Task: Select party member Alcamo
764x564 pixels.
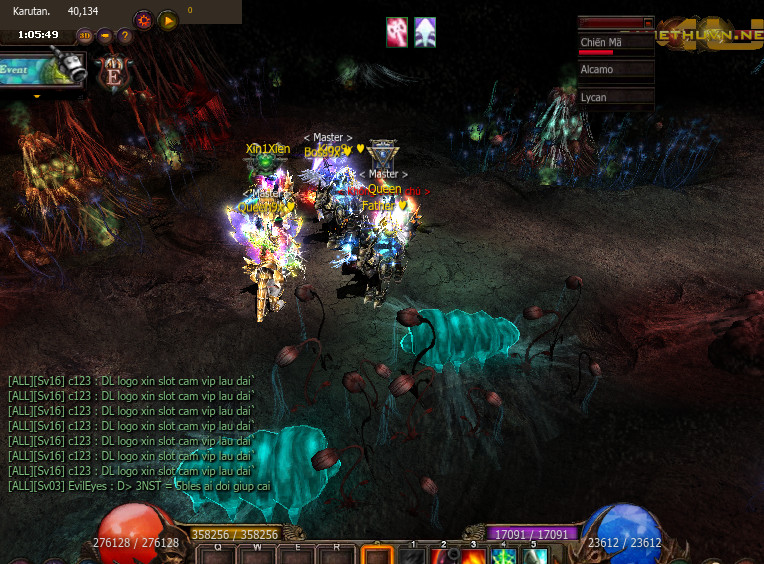Action: [x=615, y=70]
